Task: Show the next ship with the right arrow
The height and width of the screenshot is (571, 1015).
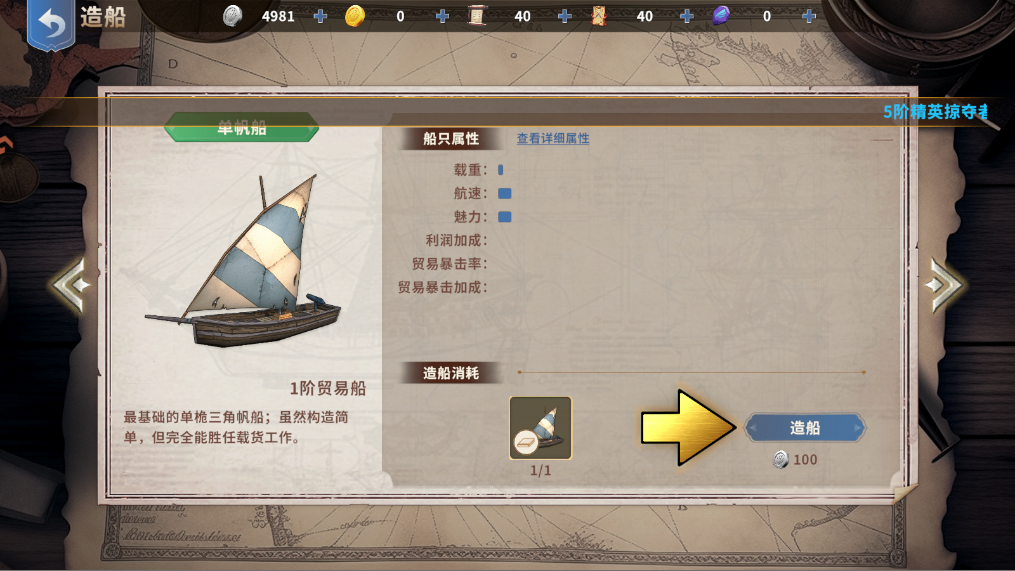Action: click(x=944, y=286)
